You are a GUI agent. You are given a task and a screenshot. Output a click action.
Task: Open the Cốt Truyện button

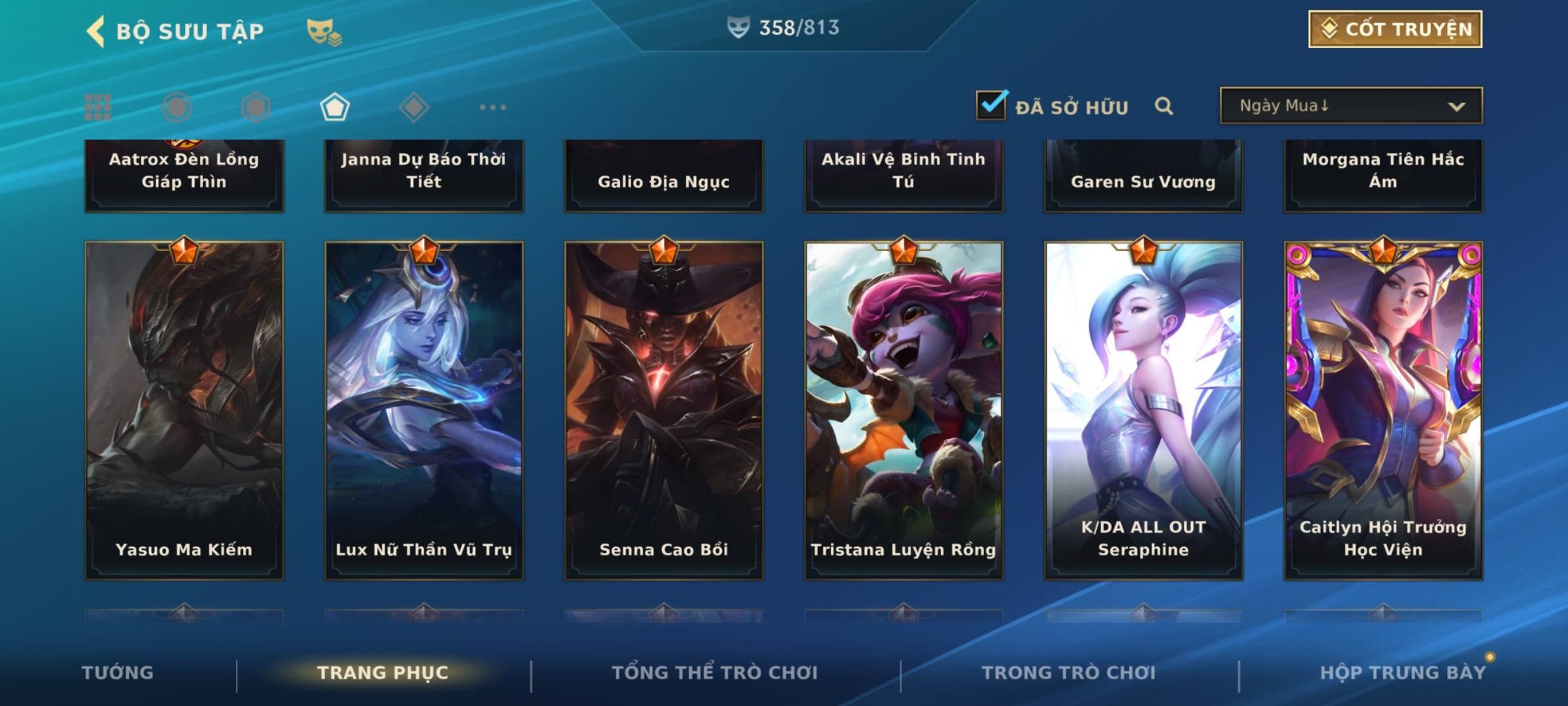tap(1395, 29)
